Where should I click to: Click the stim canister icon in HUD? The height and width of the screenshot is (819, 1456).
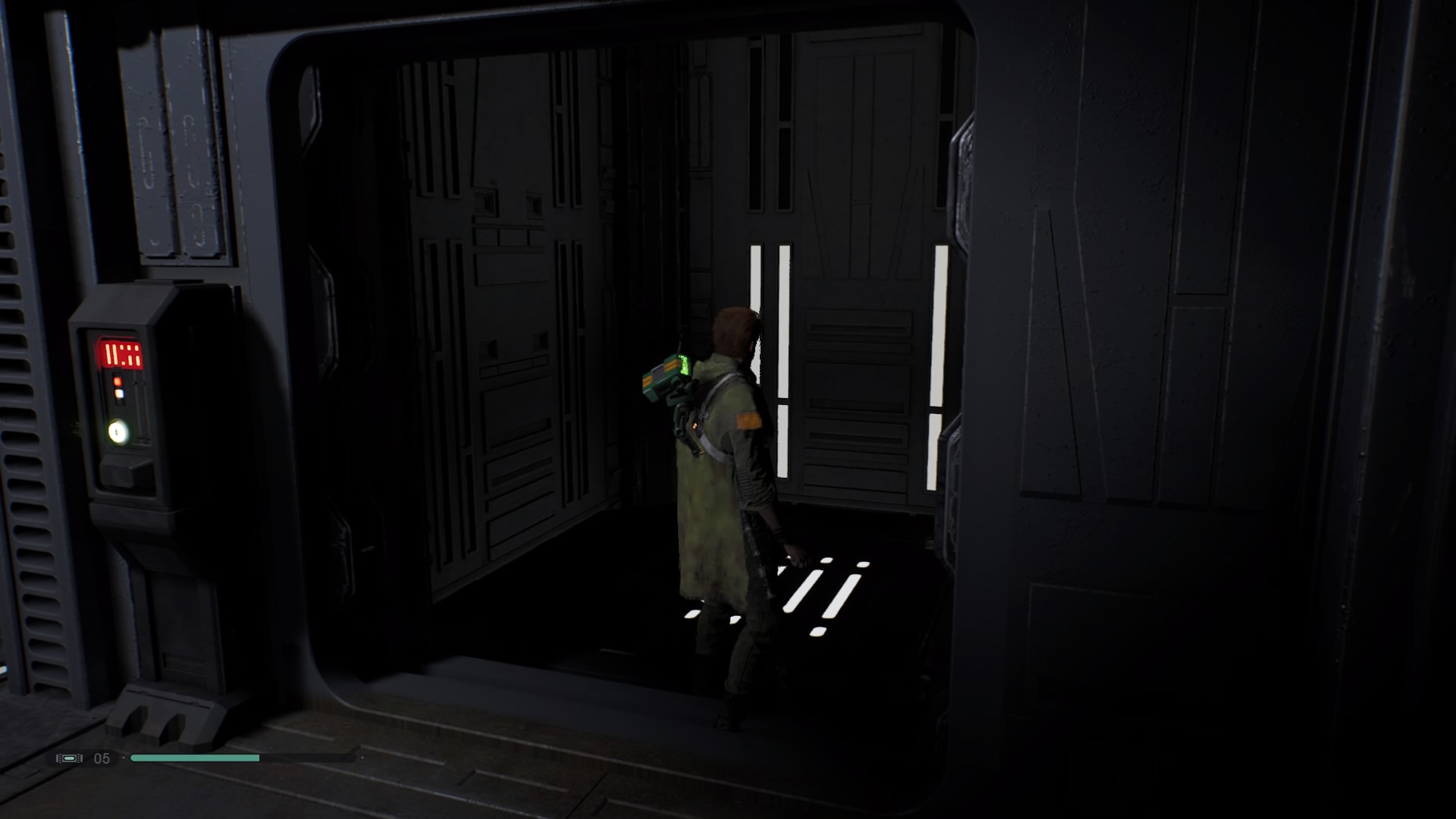pyautogui.click(x=69, y=757)
